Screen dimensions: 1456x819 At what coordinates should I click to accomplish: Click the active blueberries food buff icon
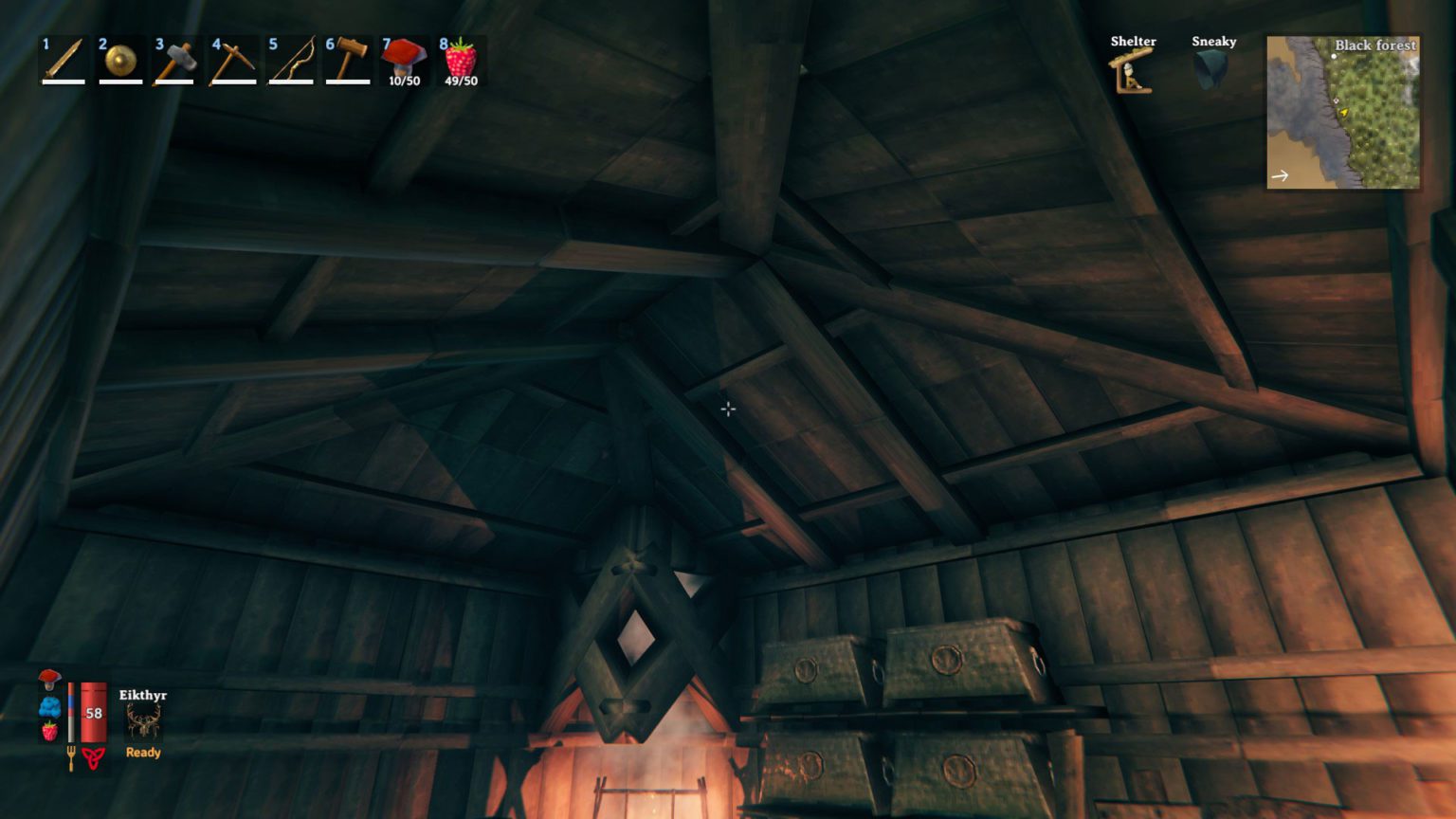click(x=49, y=706)
